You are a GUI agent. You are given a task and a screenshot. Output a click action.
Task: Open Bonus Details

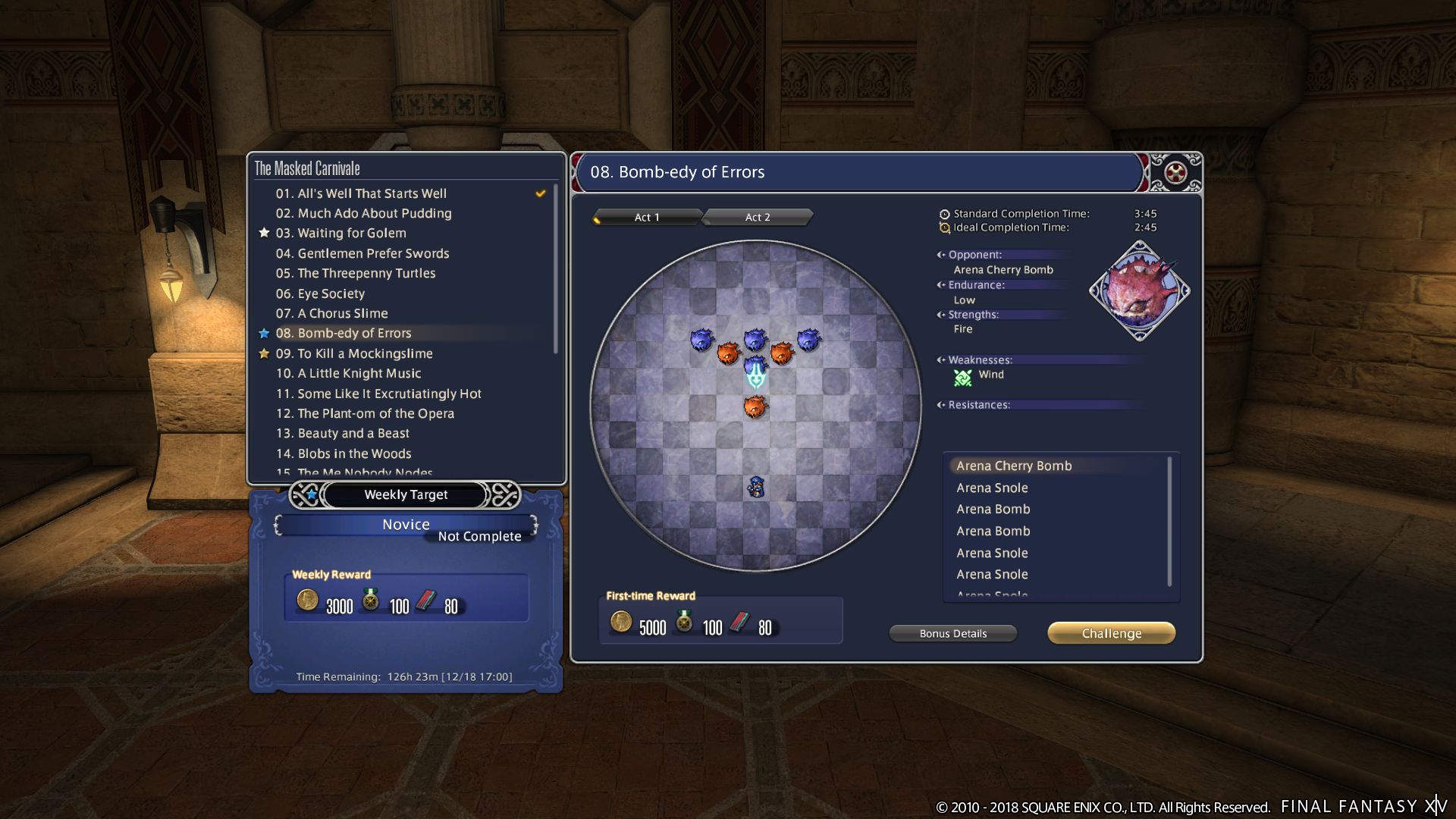(x=952, y=633)
